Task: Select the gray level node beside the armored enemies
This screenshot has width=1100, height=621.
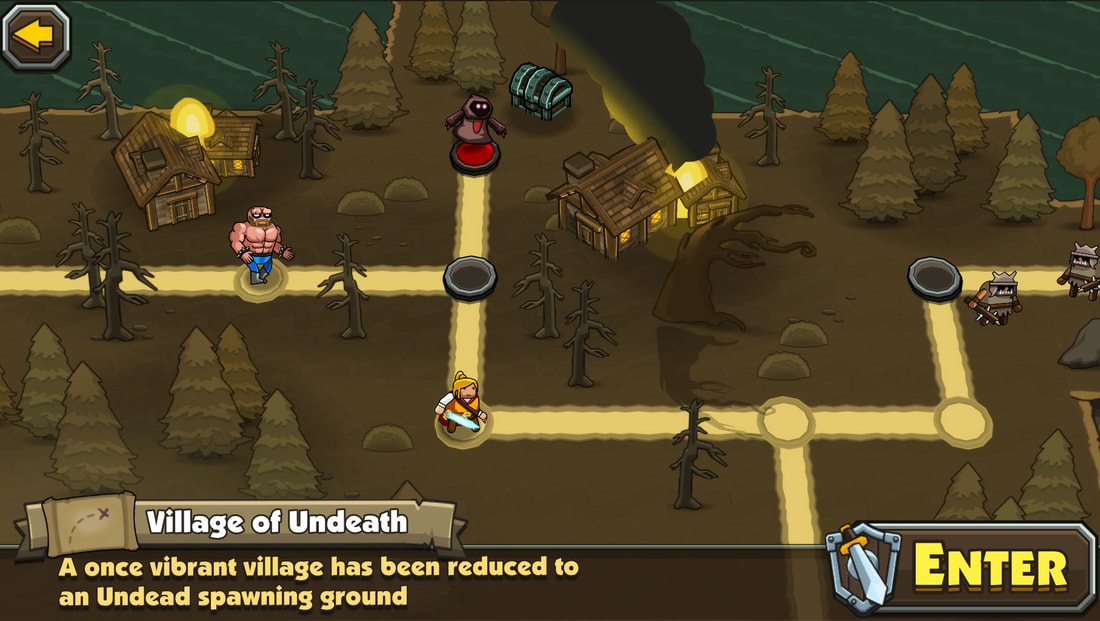Action: point(934,276)
